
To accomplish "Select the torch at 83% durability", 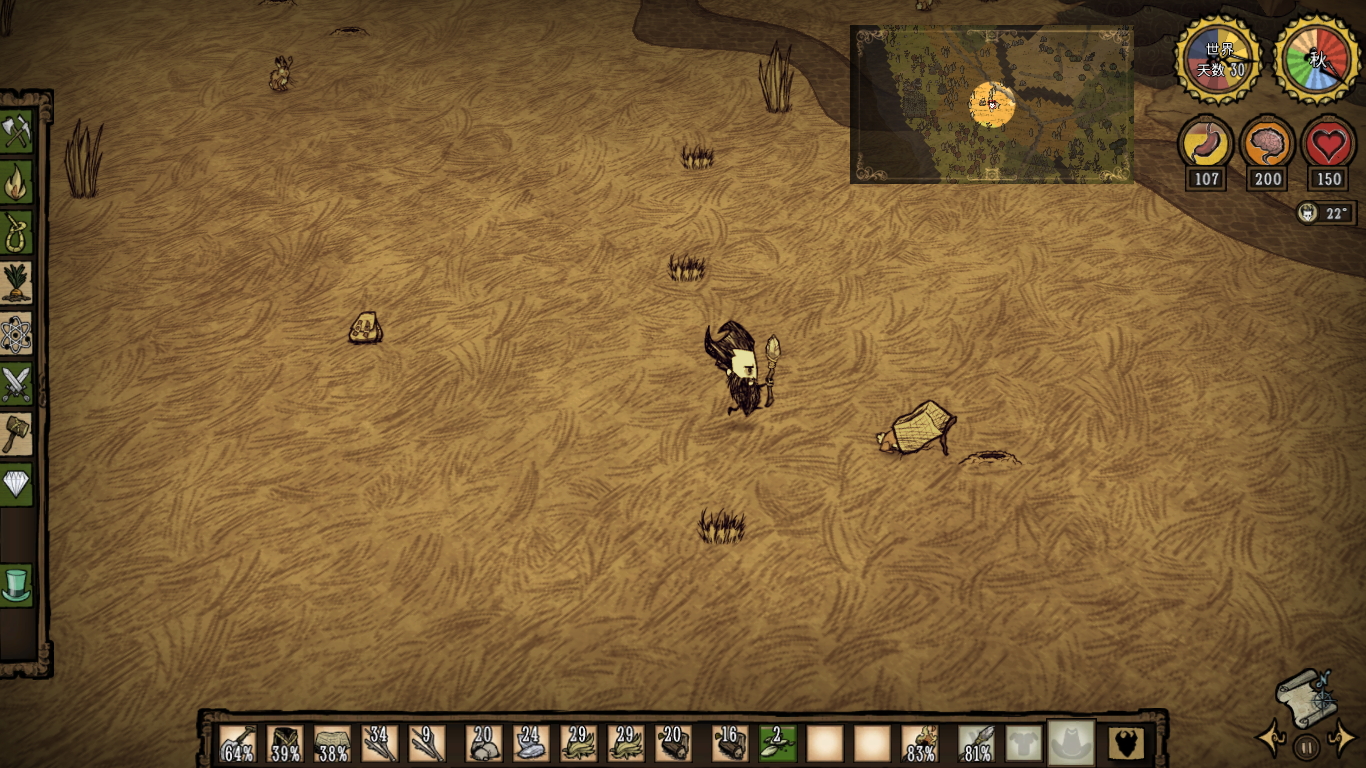I will [x=920, y=744].
